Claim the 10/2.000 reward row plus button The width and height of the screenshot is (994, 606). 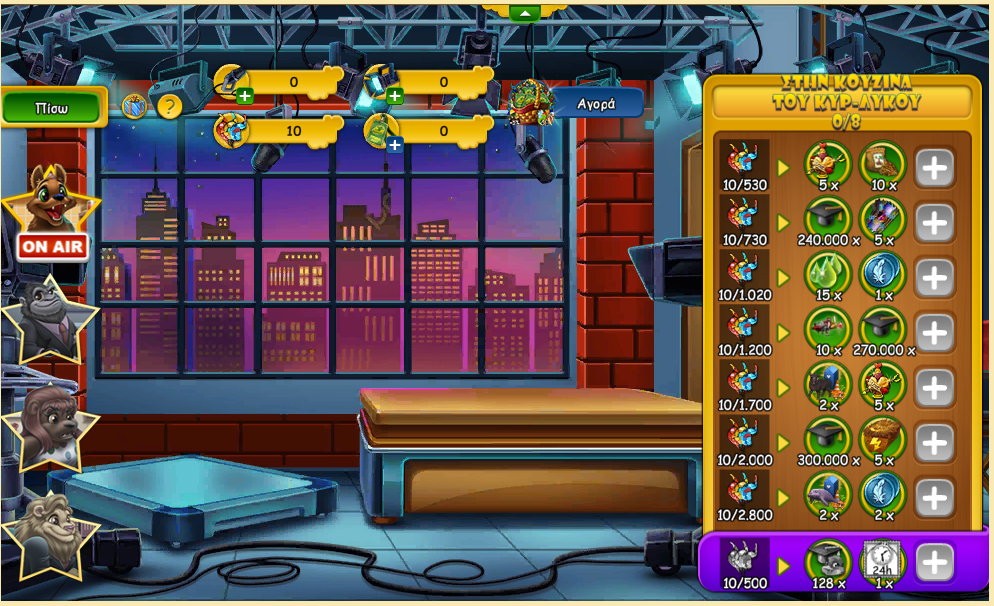(934, 443)
